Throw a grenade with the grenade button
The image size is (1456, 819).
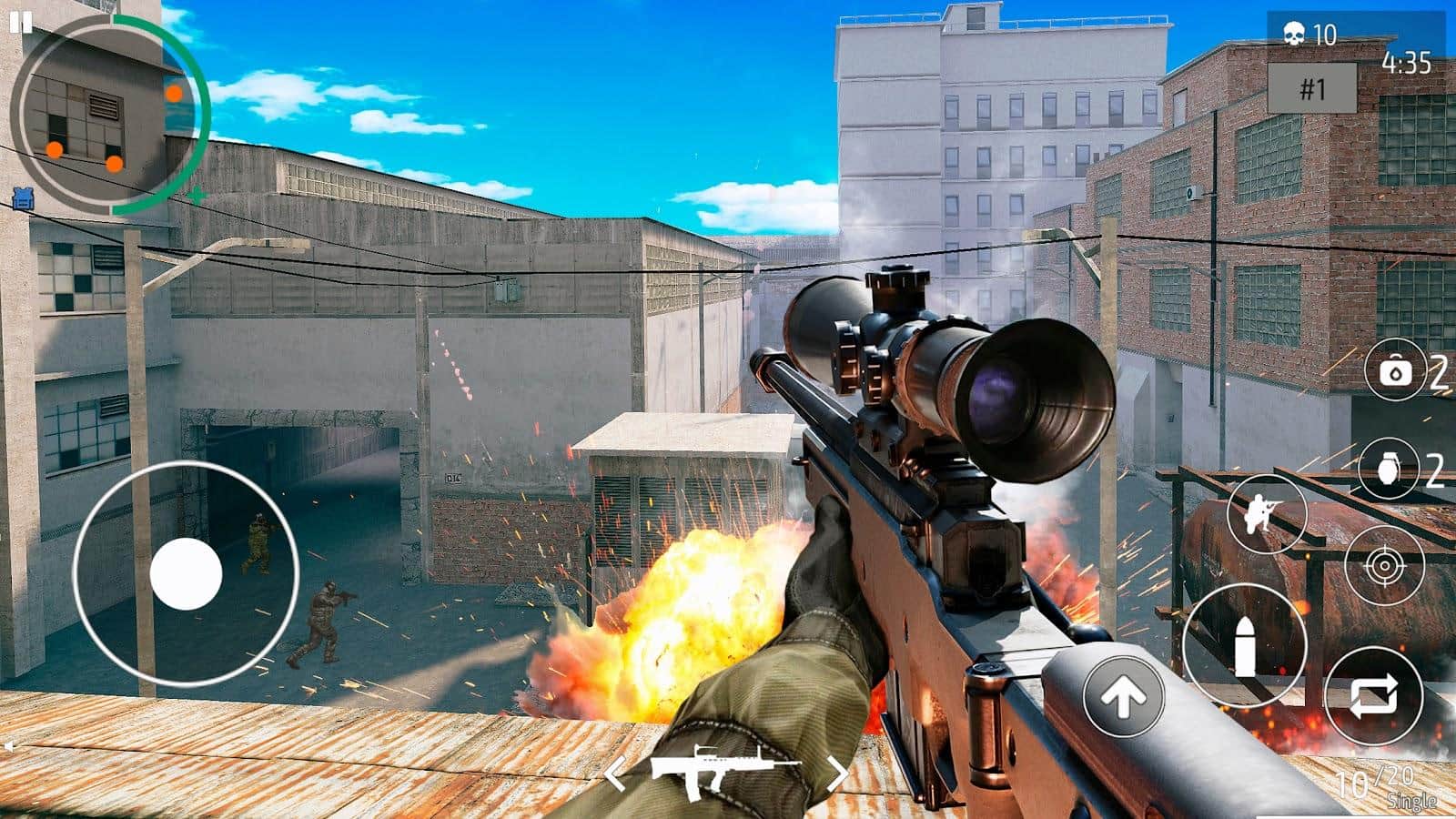[x=1388, y=470]
